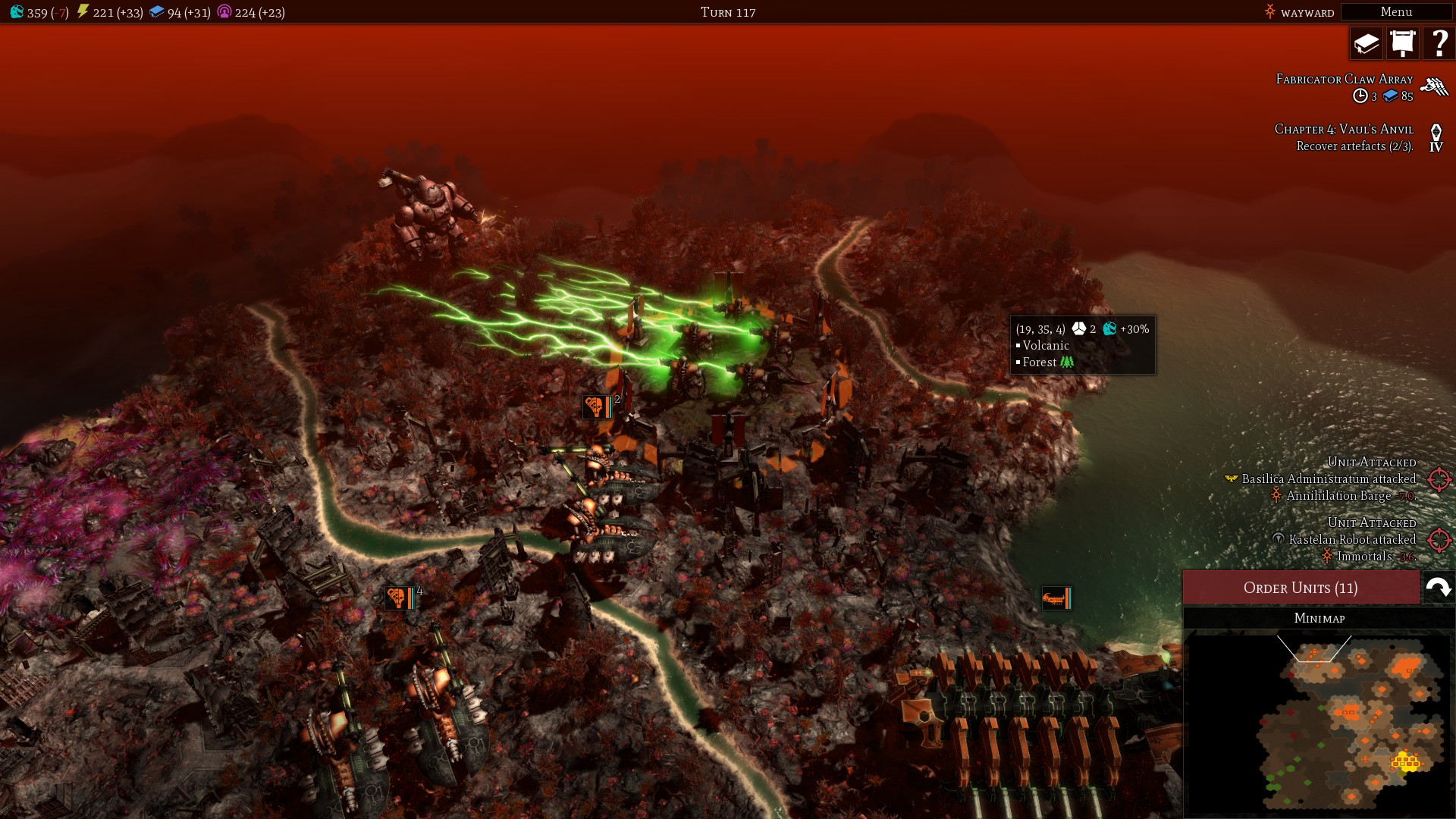Click the loyalty resource icon showing 224
1456x819 pixels.
(223, 12)
